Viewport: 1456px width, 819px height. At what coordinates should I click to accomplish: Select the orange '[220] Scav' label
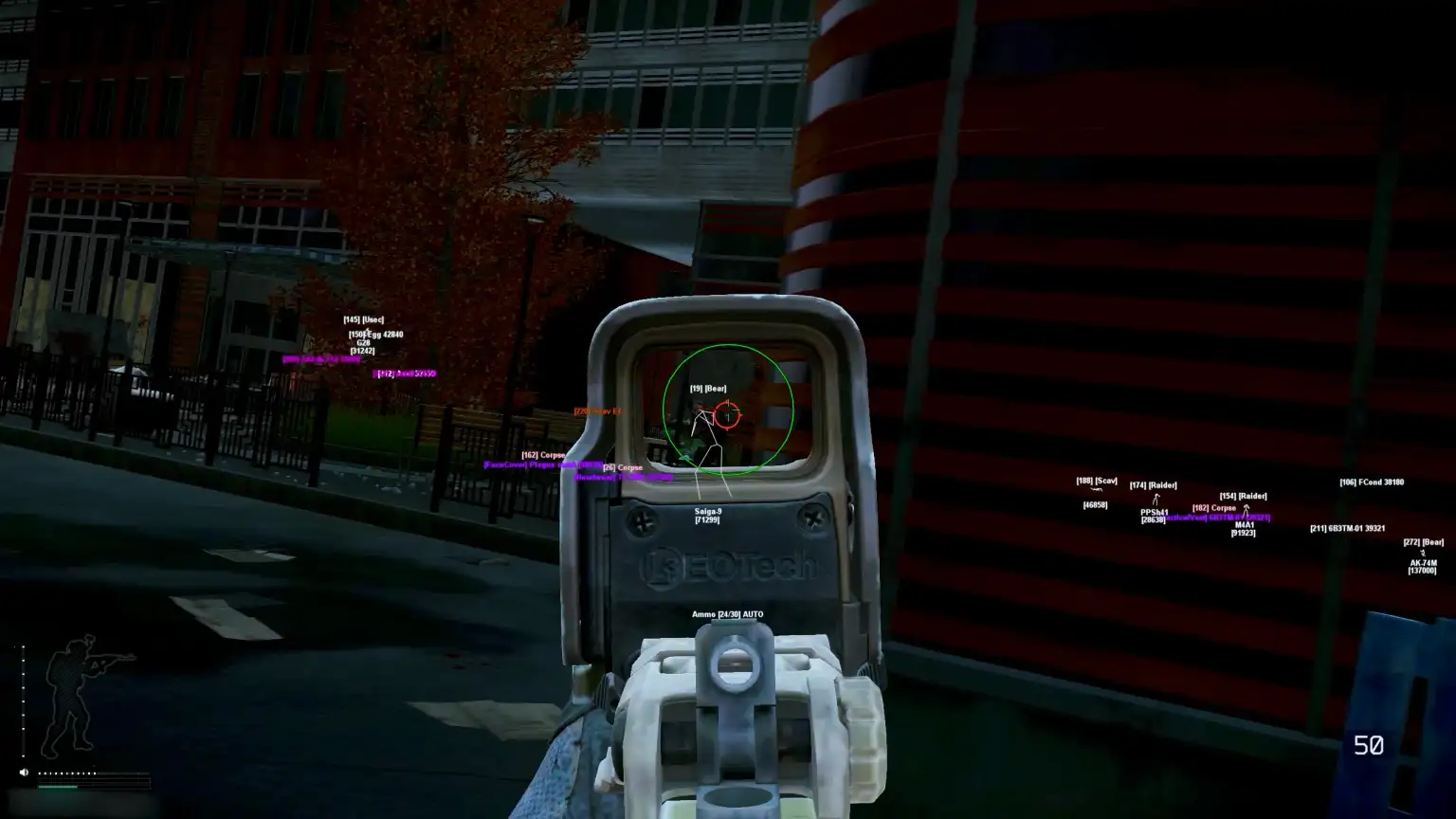(x=595, y=411)
